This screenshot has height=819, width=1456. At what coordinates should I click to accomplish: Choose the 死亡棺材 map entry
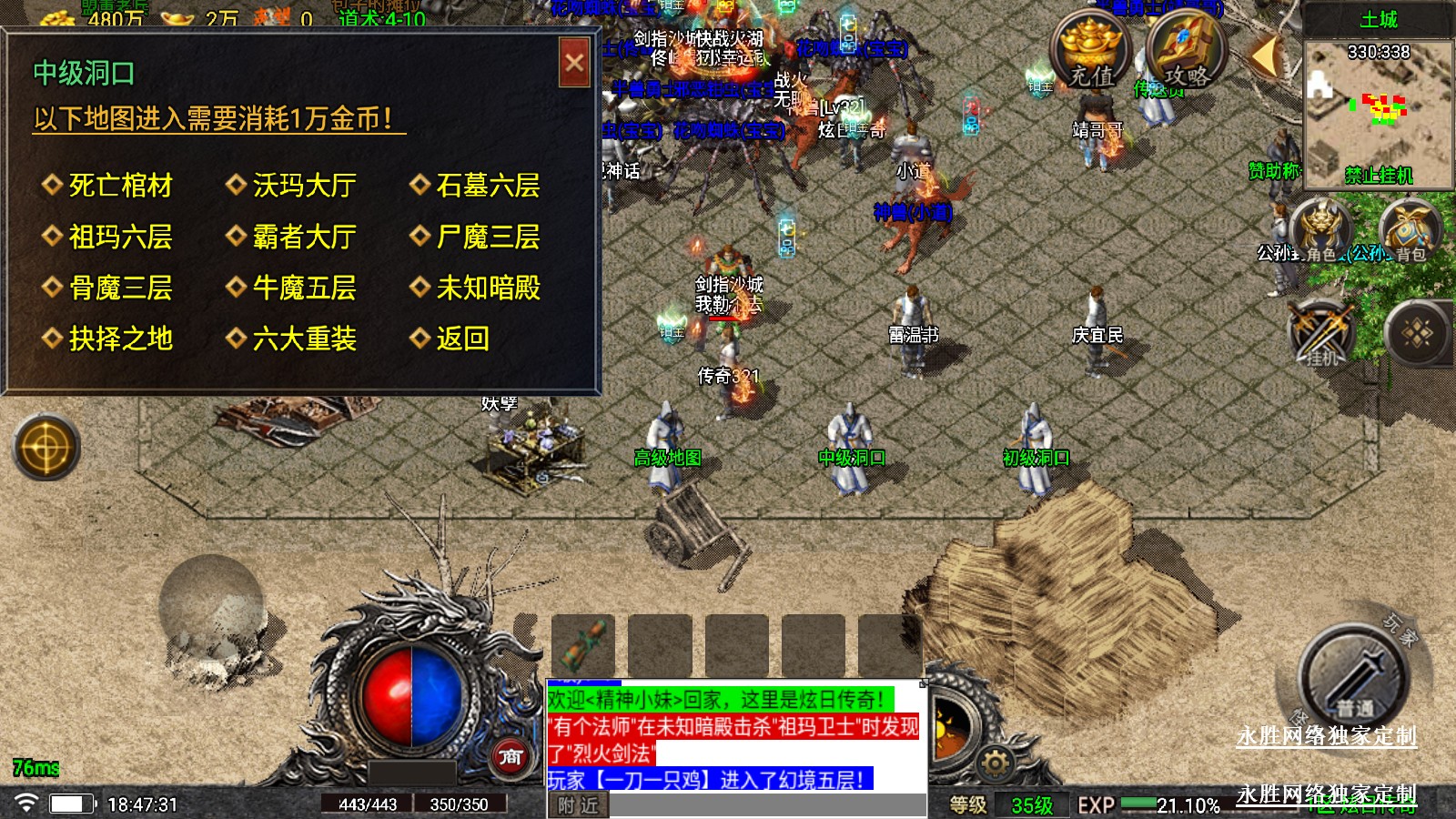[x=120, y=186]
